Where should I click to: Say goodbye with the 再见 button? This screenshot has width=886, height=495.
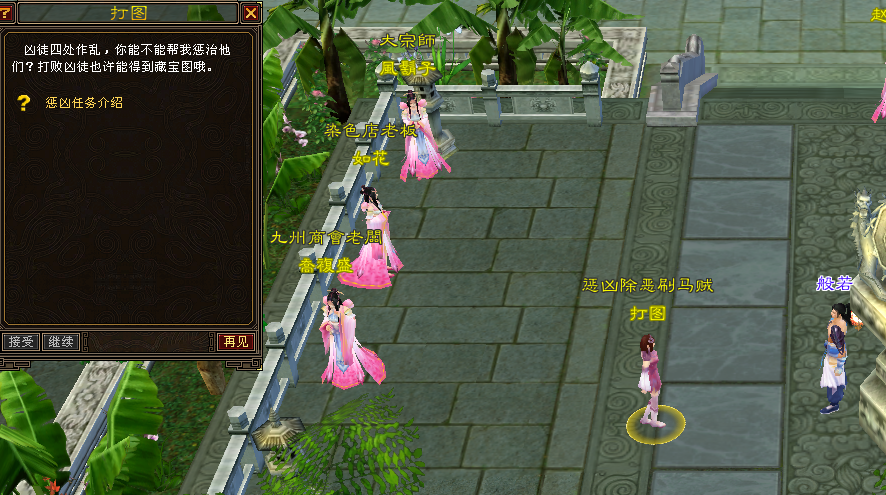[x=236, y=342]
